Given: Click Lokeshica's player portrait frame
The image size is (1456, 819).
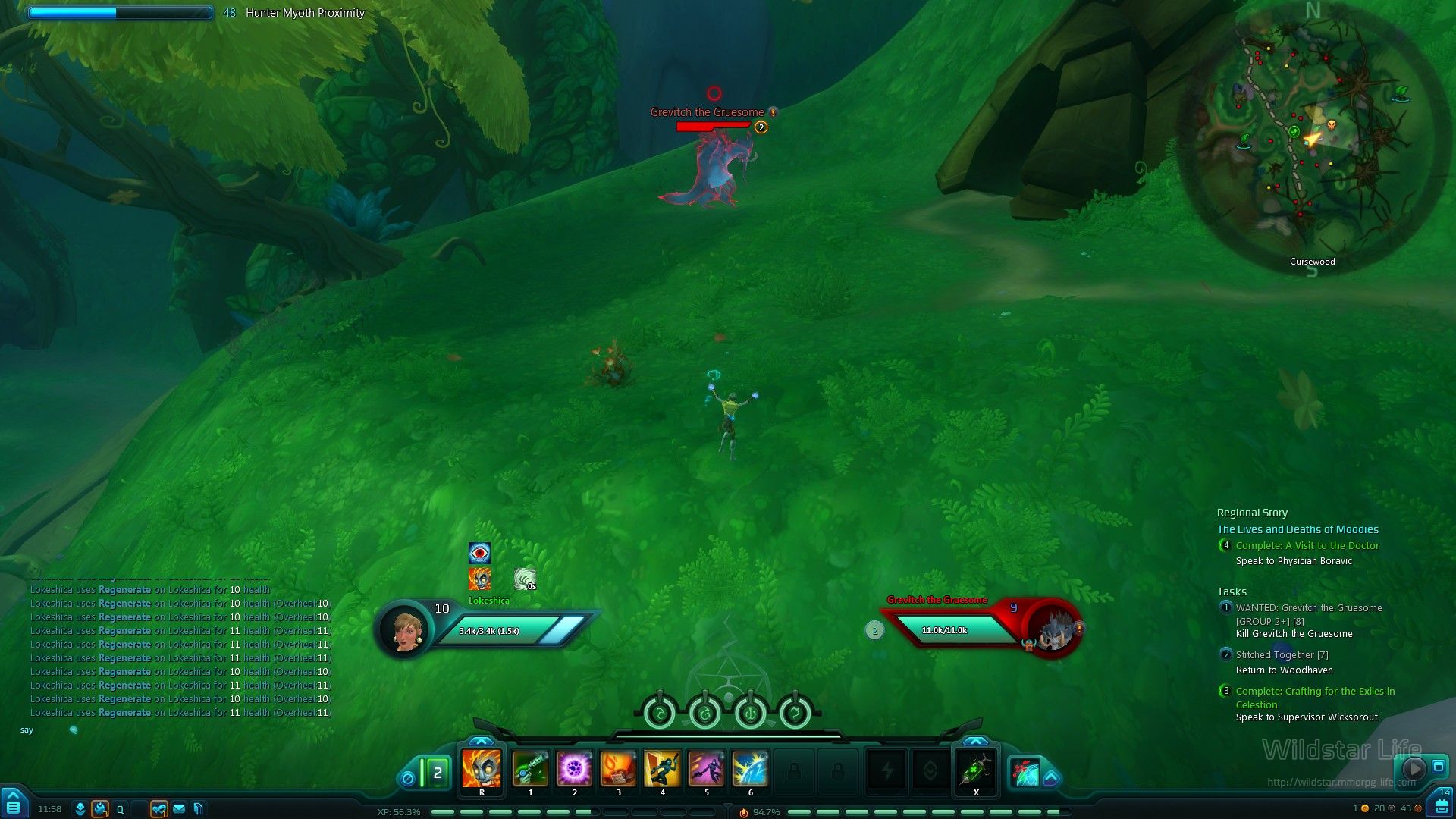Looking at the screenshot, I should [x=404, y=629].
